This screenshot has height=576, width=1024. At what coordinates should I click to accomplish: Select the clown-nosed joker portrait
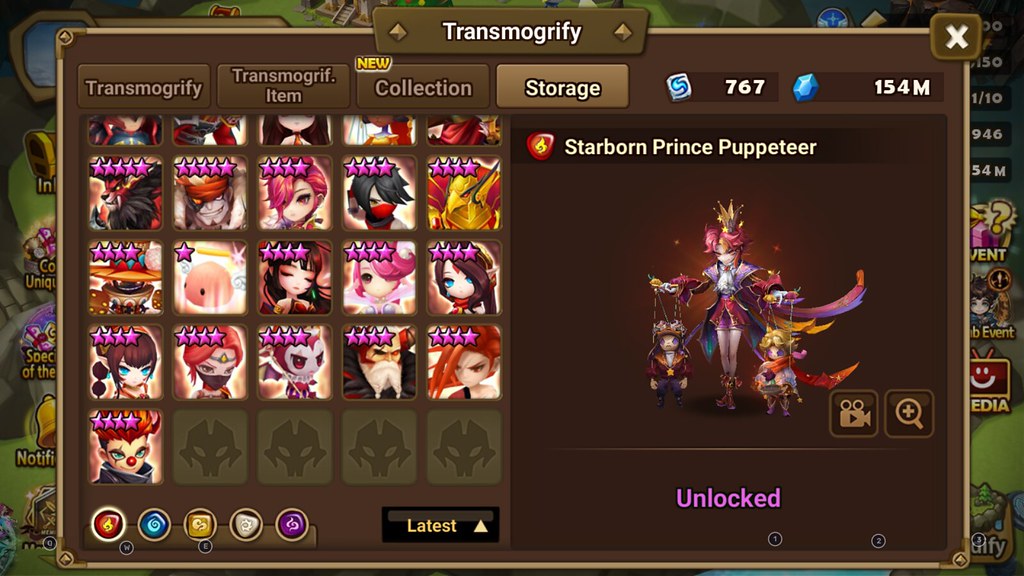point(126,446)
